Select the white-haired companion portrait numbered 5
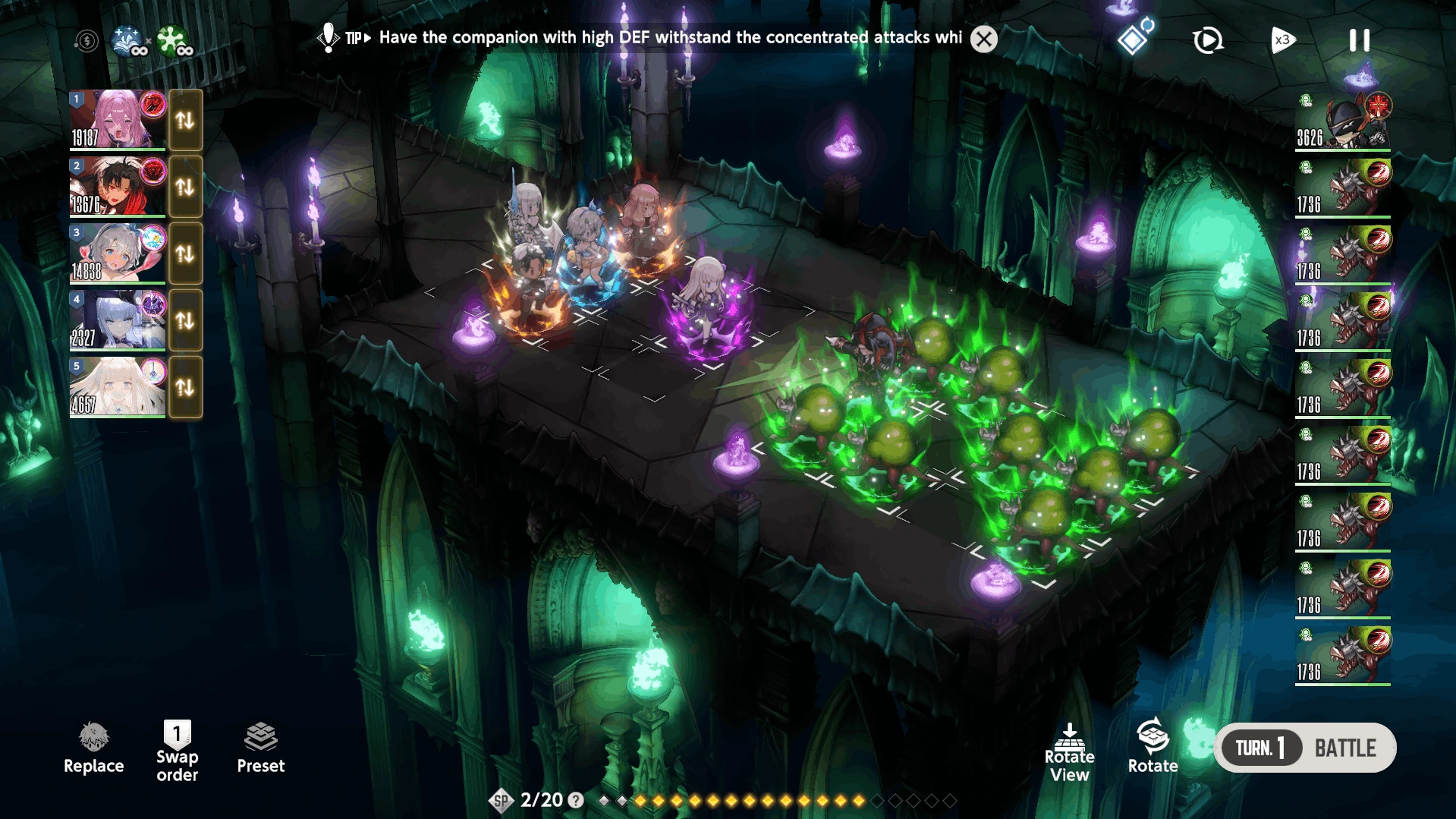 (x=118, y=386)
